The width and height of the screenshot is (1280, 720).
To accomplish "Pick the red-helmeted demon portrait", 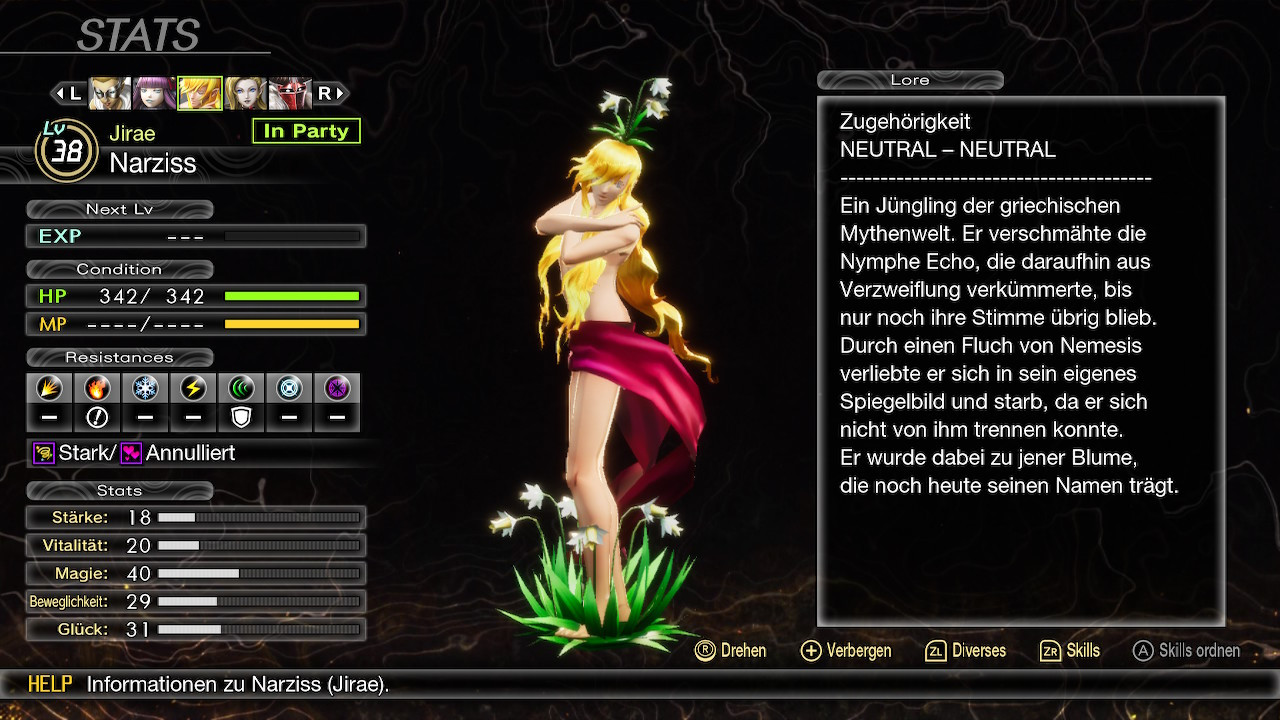I will 290,93.
